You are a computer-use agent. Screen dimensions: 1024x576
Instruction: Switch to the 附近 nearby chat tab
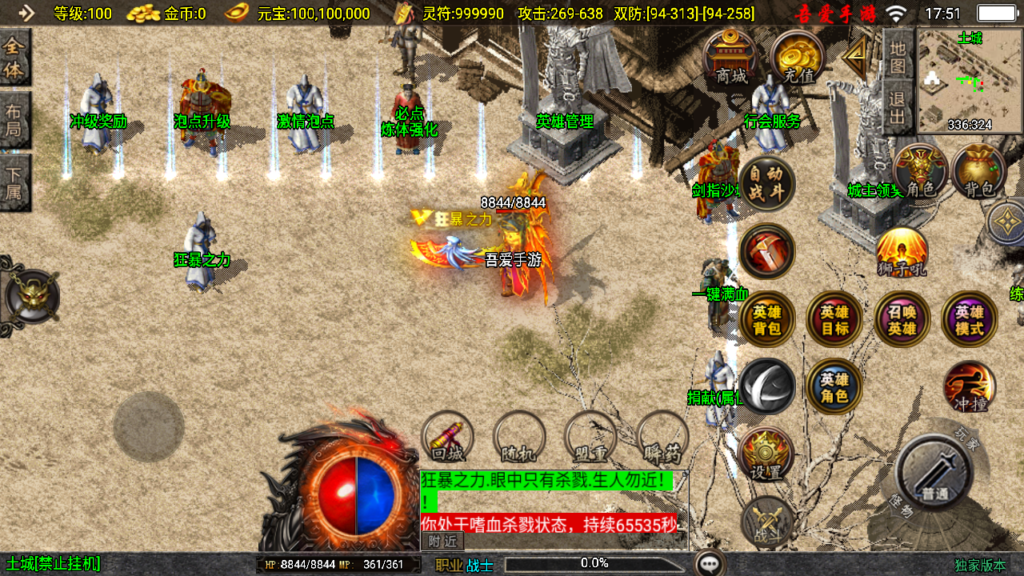[x=442, y=540]
